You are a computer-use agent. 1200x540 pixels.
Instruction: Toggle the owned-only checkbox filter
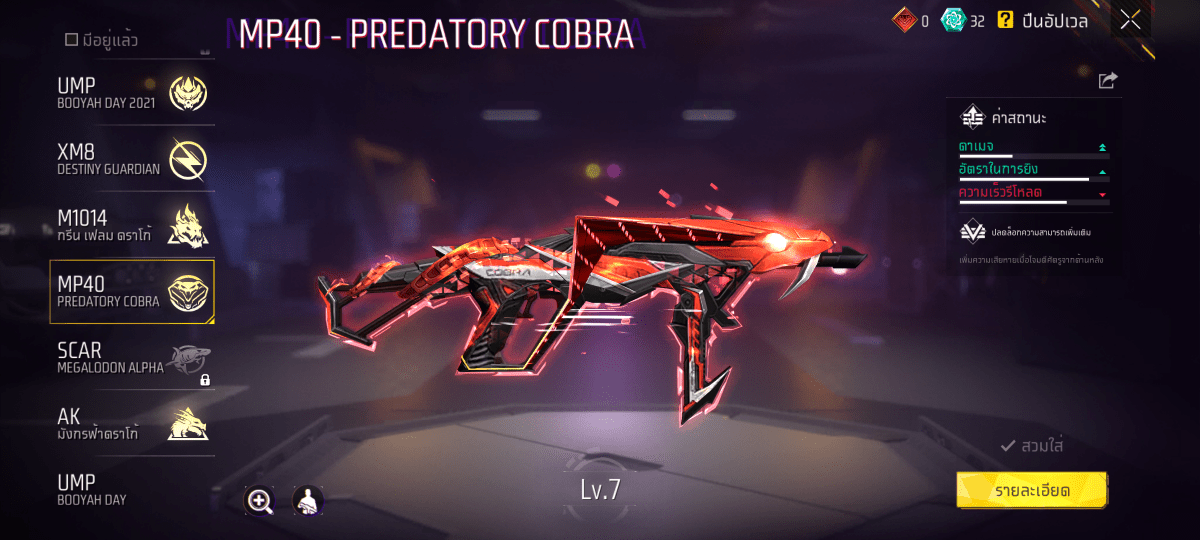tap(72, 40)
